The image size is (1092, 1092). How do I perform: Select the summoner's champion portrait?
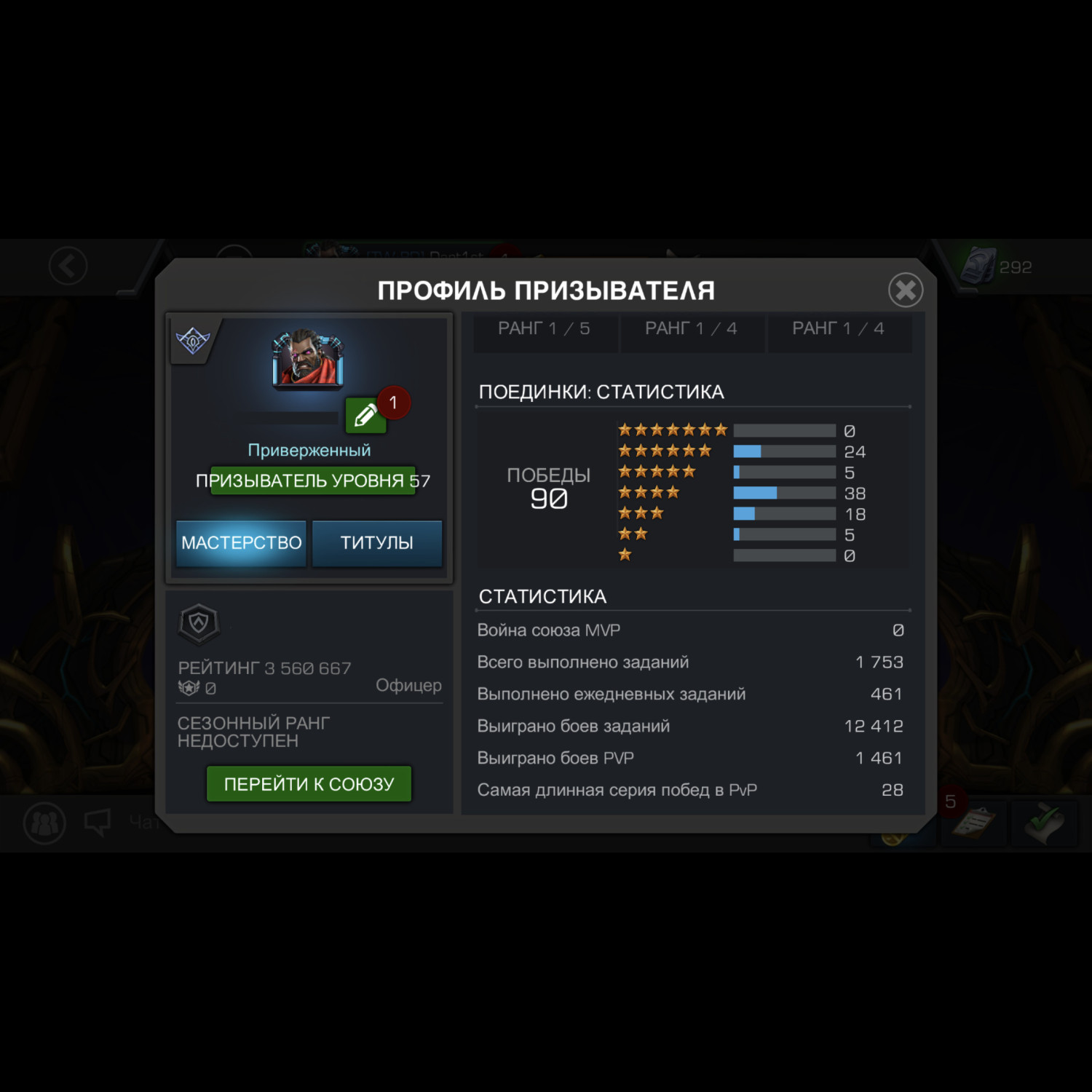308,360
